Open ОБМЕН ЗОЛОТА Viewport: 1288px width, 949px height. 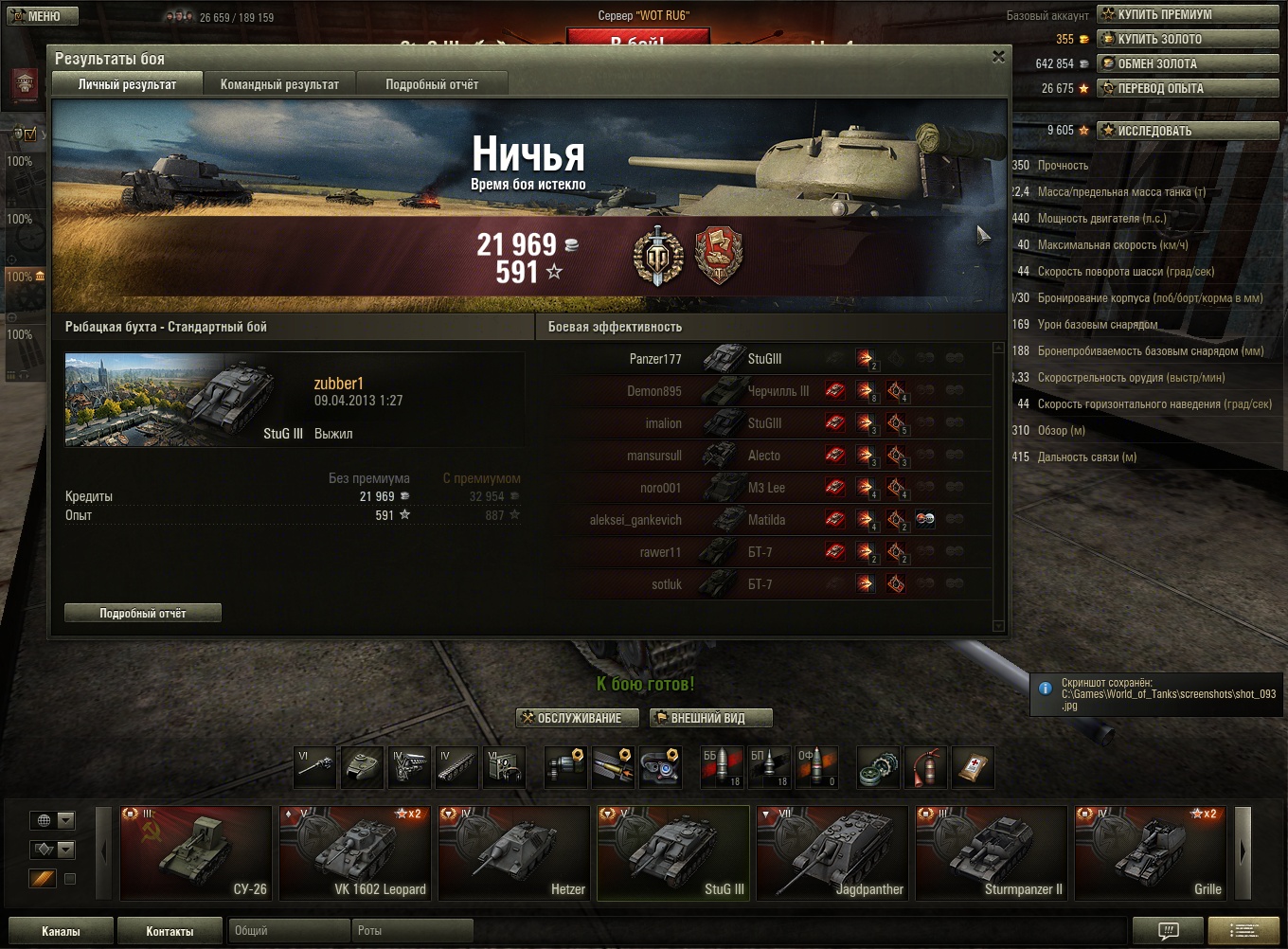(1187, 63)
